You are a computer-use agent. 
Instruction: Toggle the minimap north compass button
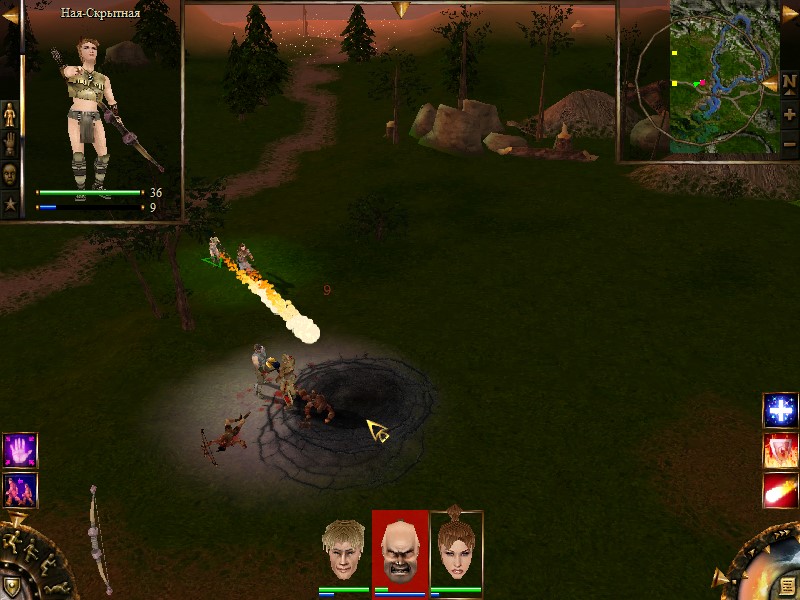pyautogui.click(x=789, y=82)
